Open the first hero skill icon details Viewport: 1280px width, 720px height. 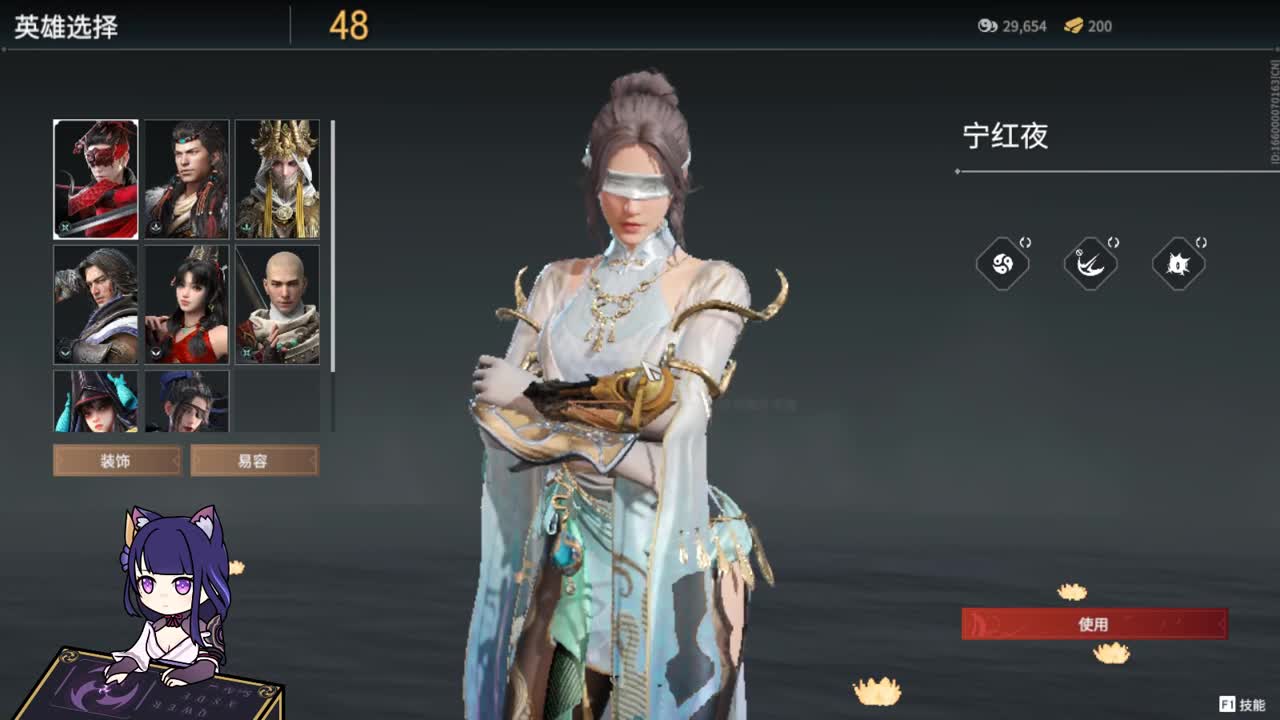[x=1003, y=263]
